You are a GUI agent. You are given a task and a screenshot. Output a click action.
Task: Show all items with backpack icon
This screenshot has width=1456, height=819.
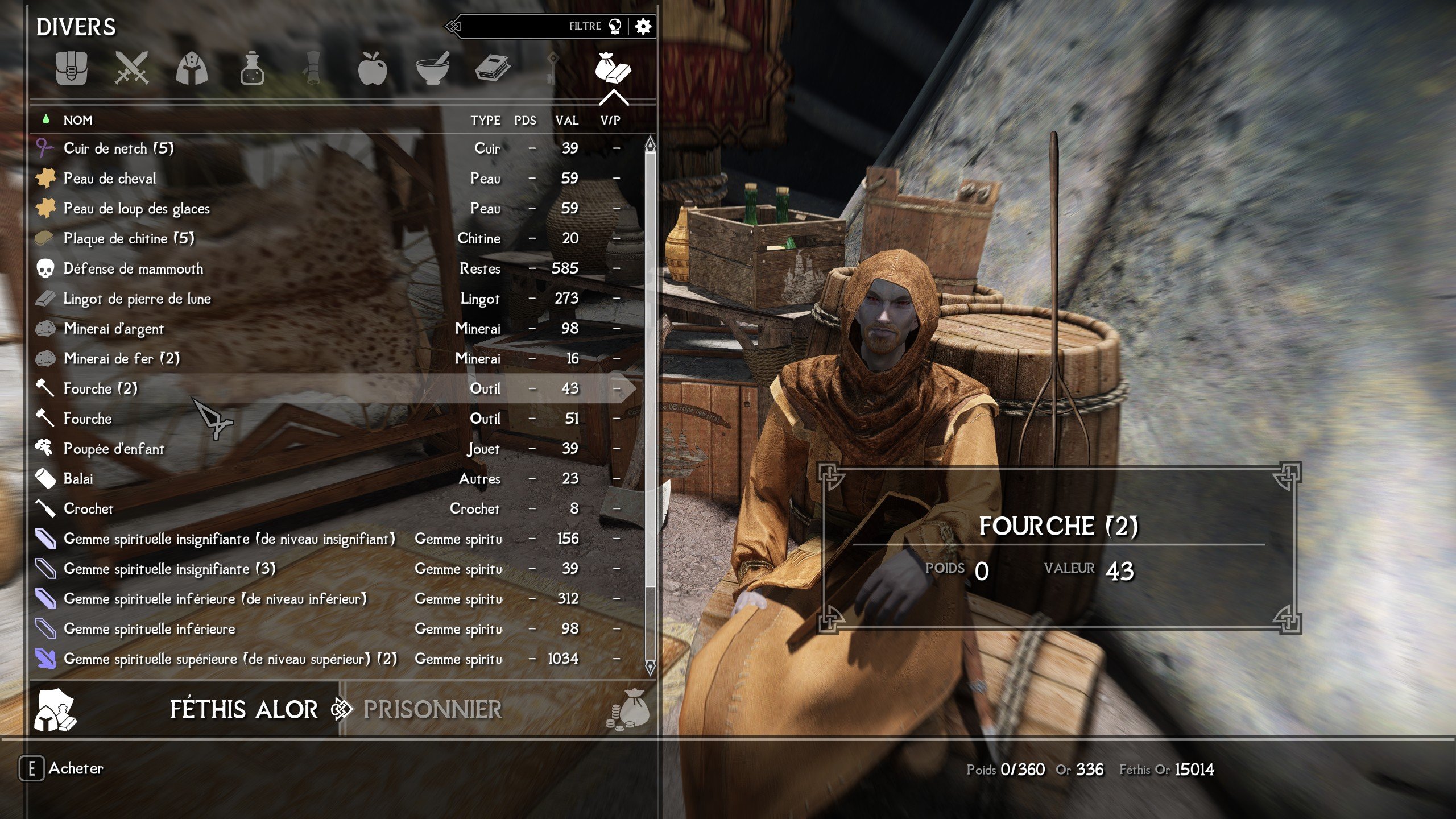[72, 69]
